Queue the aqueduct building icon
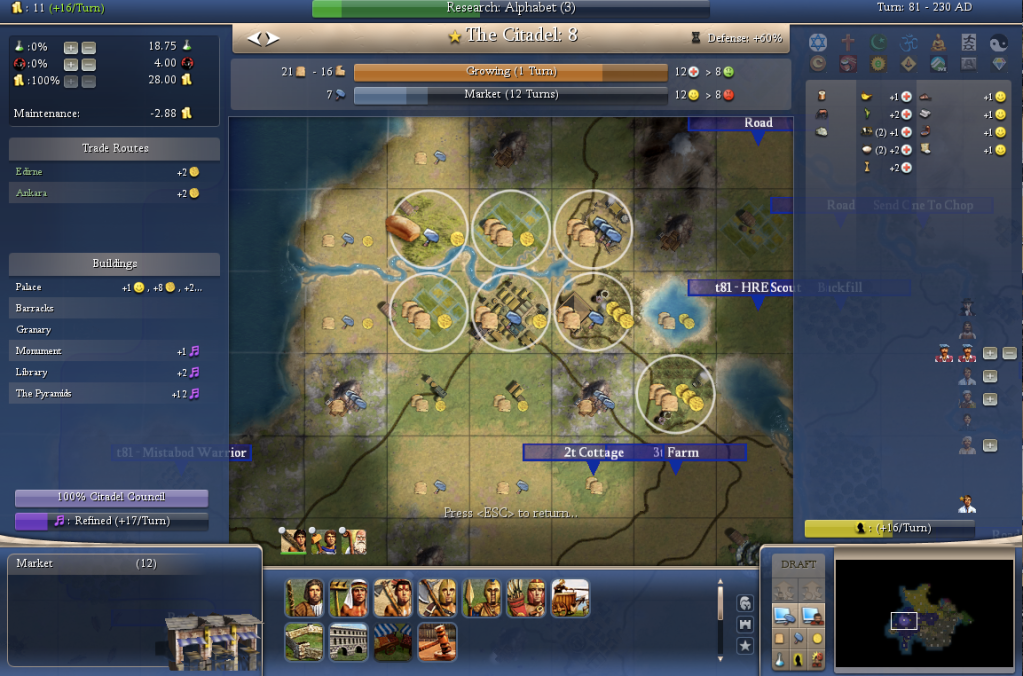 (348, 641)
